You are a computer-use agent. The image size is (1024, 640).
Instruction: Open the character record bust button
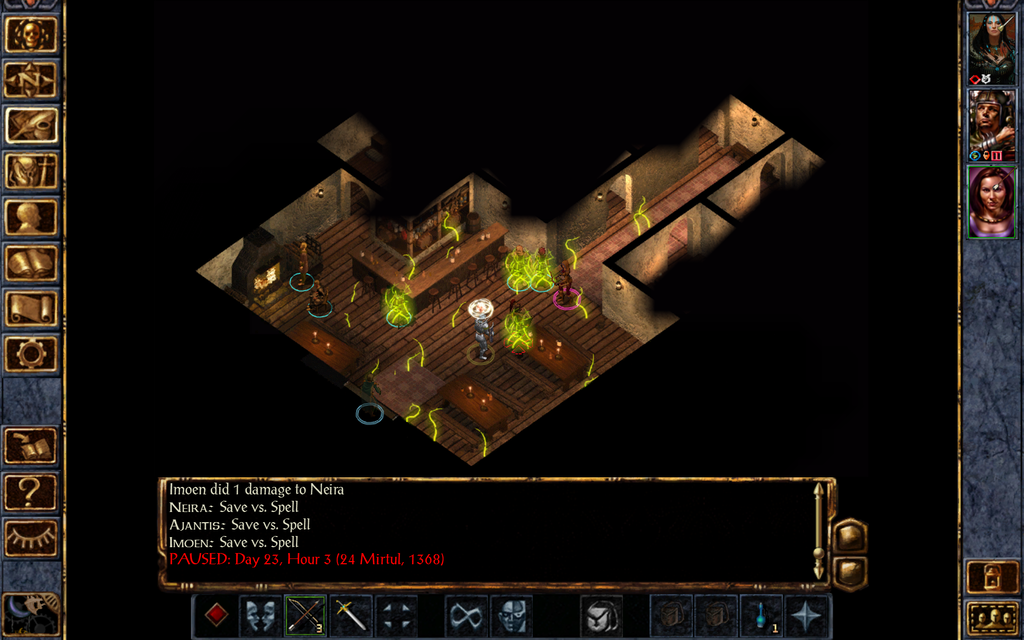pos(31,217)
